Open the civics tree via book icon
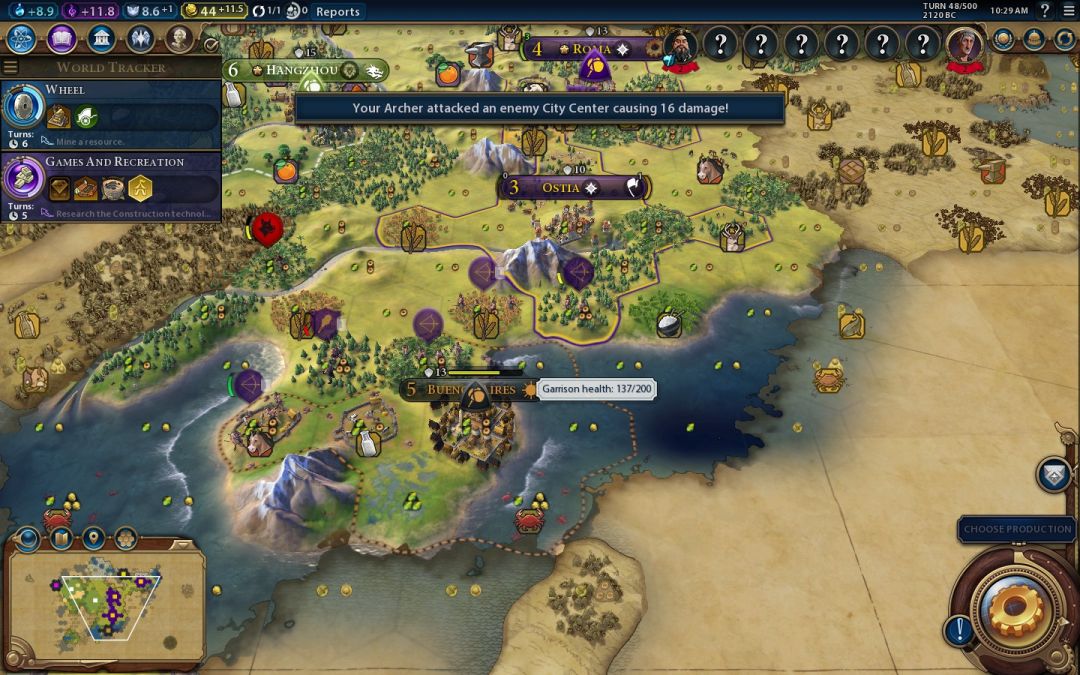Viewport: 1080px width, 675px height. click(62, 39)
